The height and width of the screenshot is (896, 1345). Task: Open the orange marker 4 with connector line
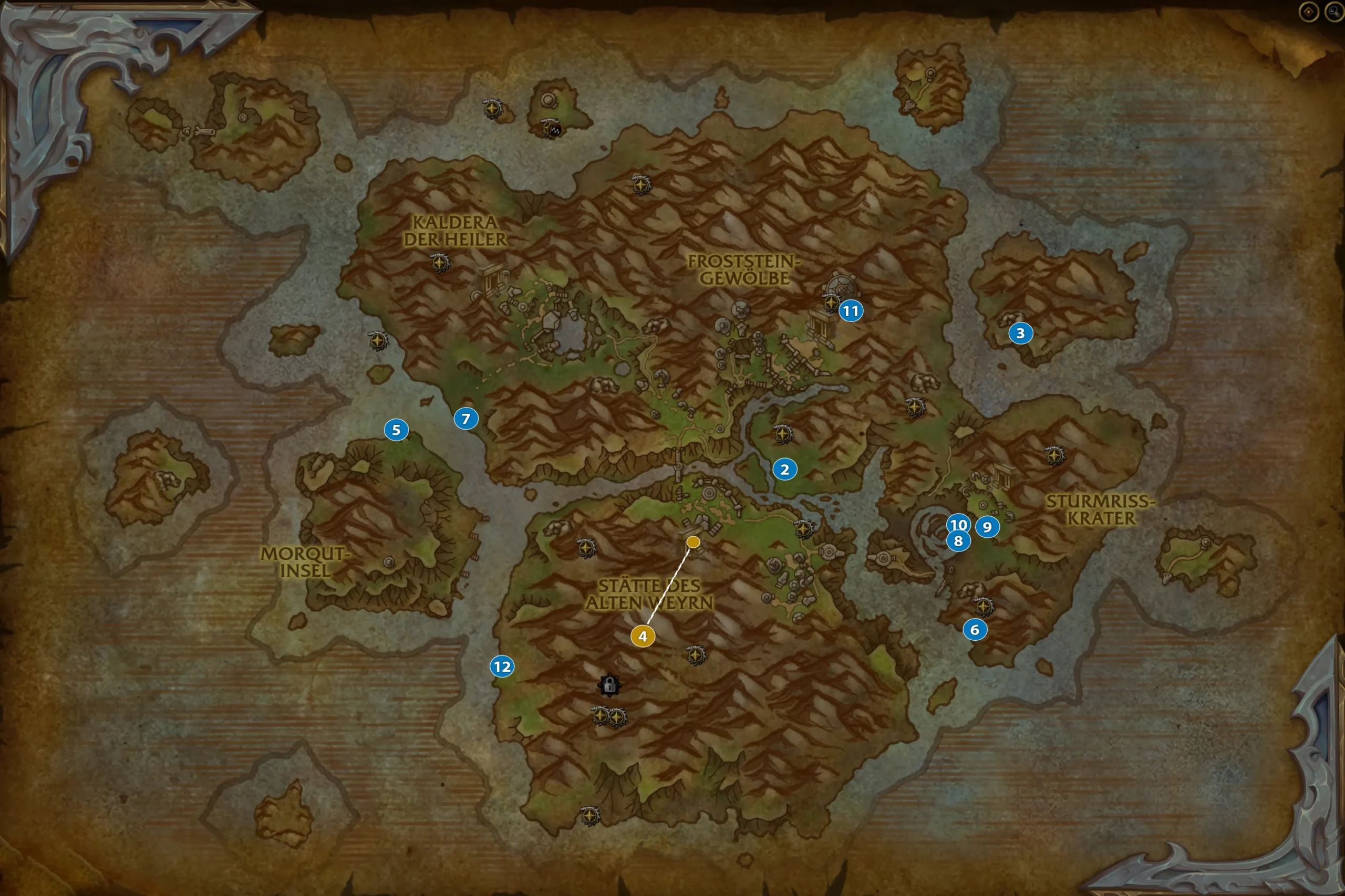pos(644,635)
